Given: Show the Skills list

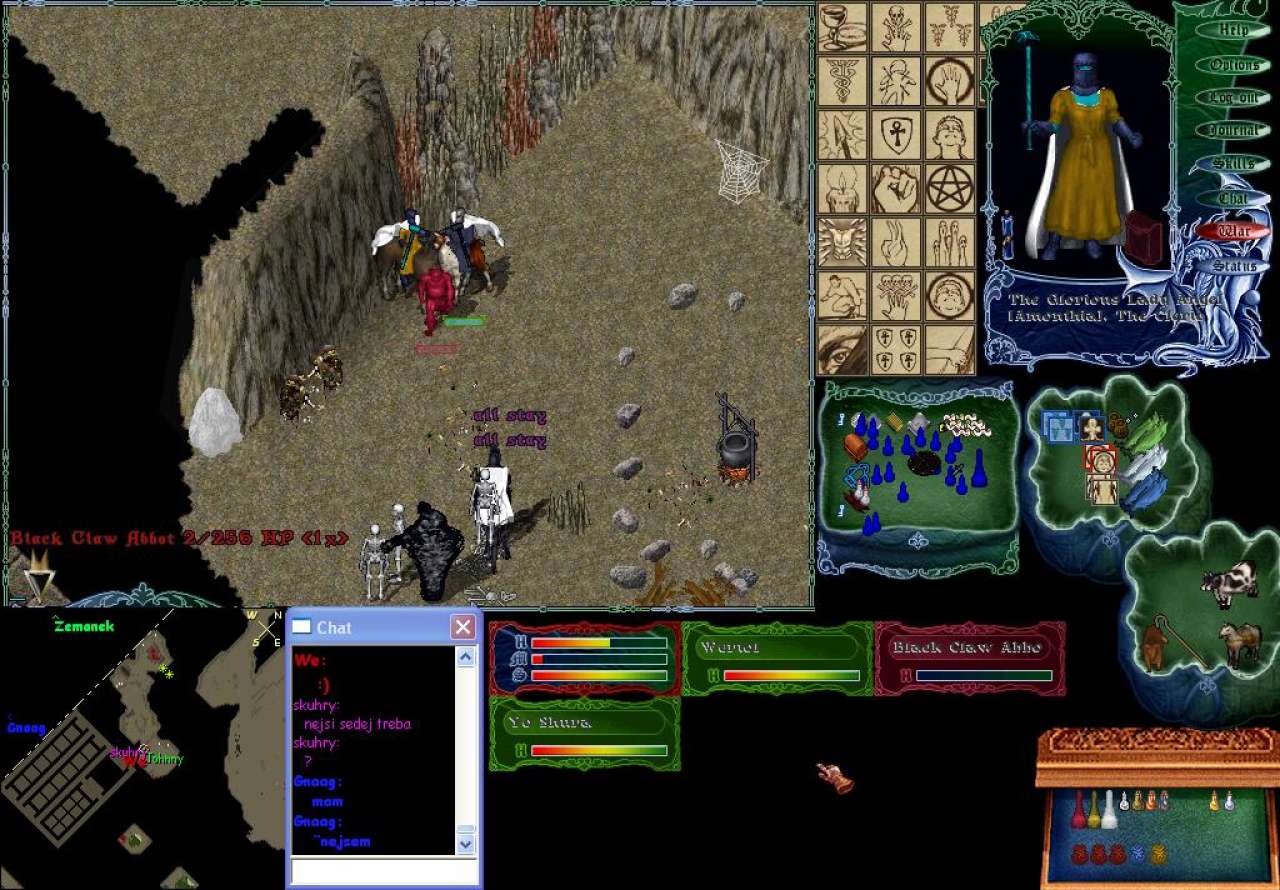Looking at the screenshot, I should point(1234,164).
